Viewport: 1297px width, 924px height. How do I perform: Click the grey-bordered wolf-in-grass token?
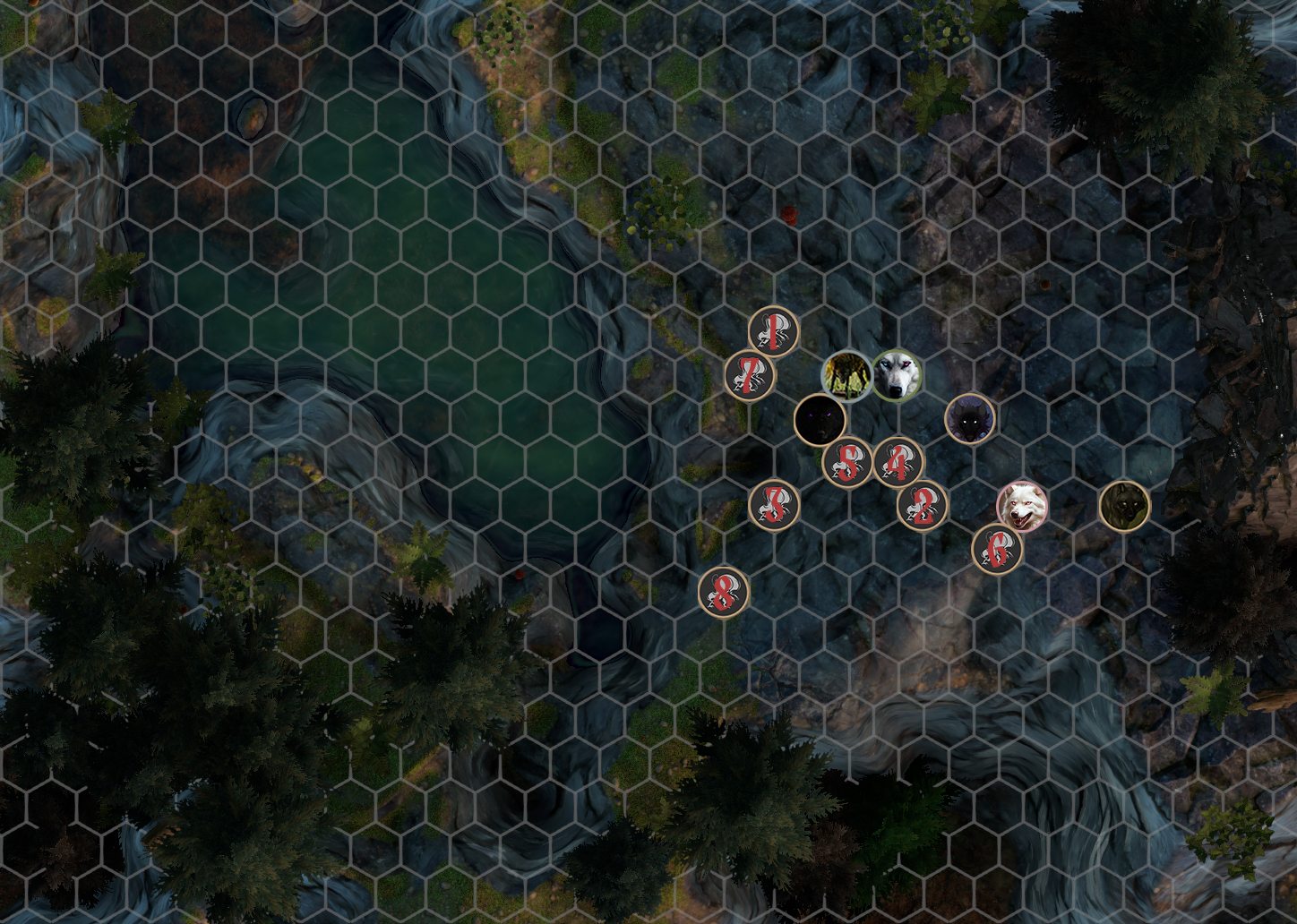pos(846,375)
